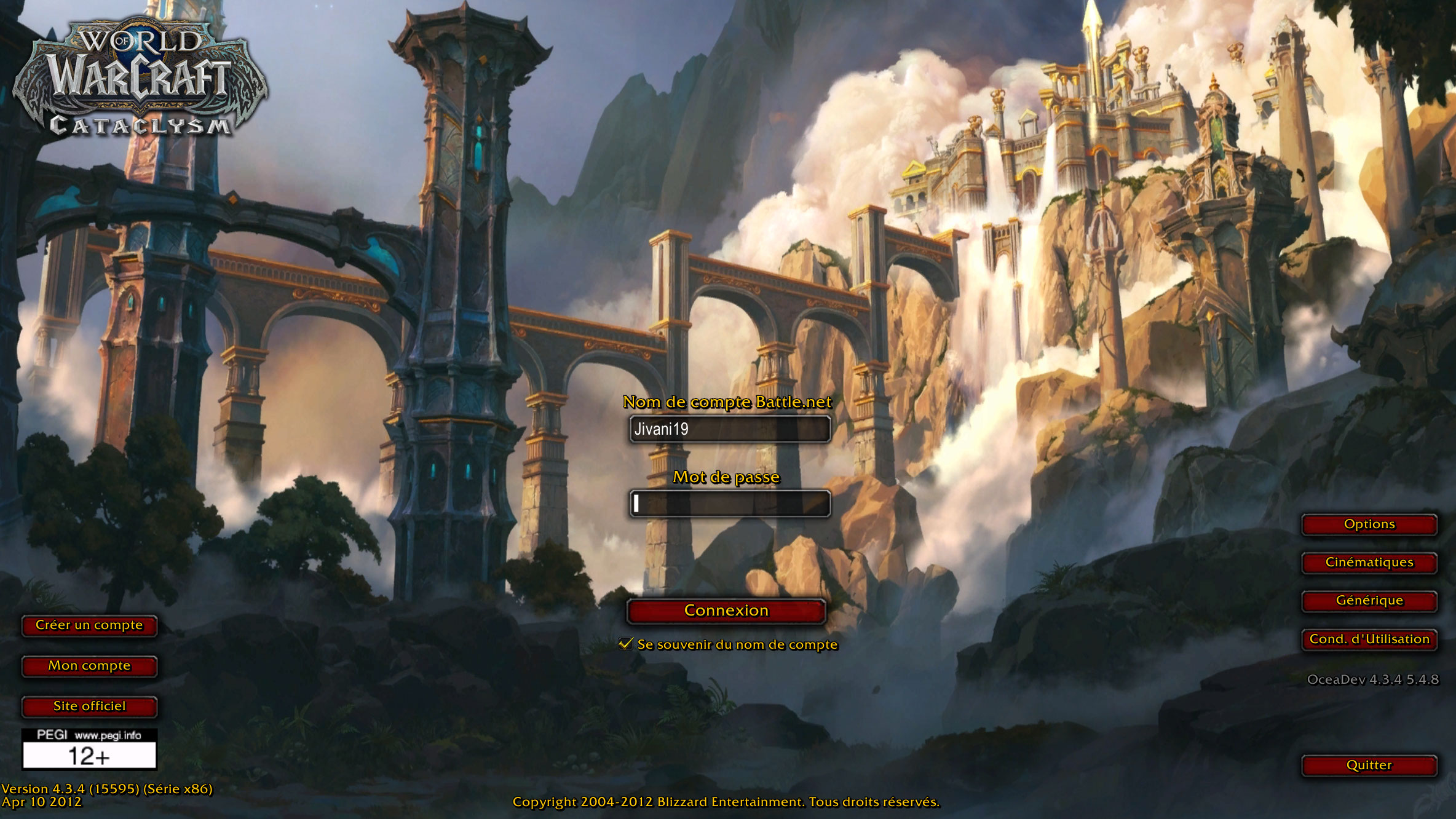The height and width of the screenshot is (819, 1456).
Task: Open the Options menu
Action: (1369, 524)
